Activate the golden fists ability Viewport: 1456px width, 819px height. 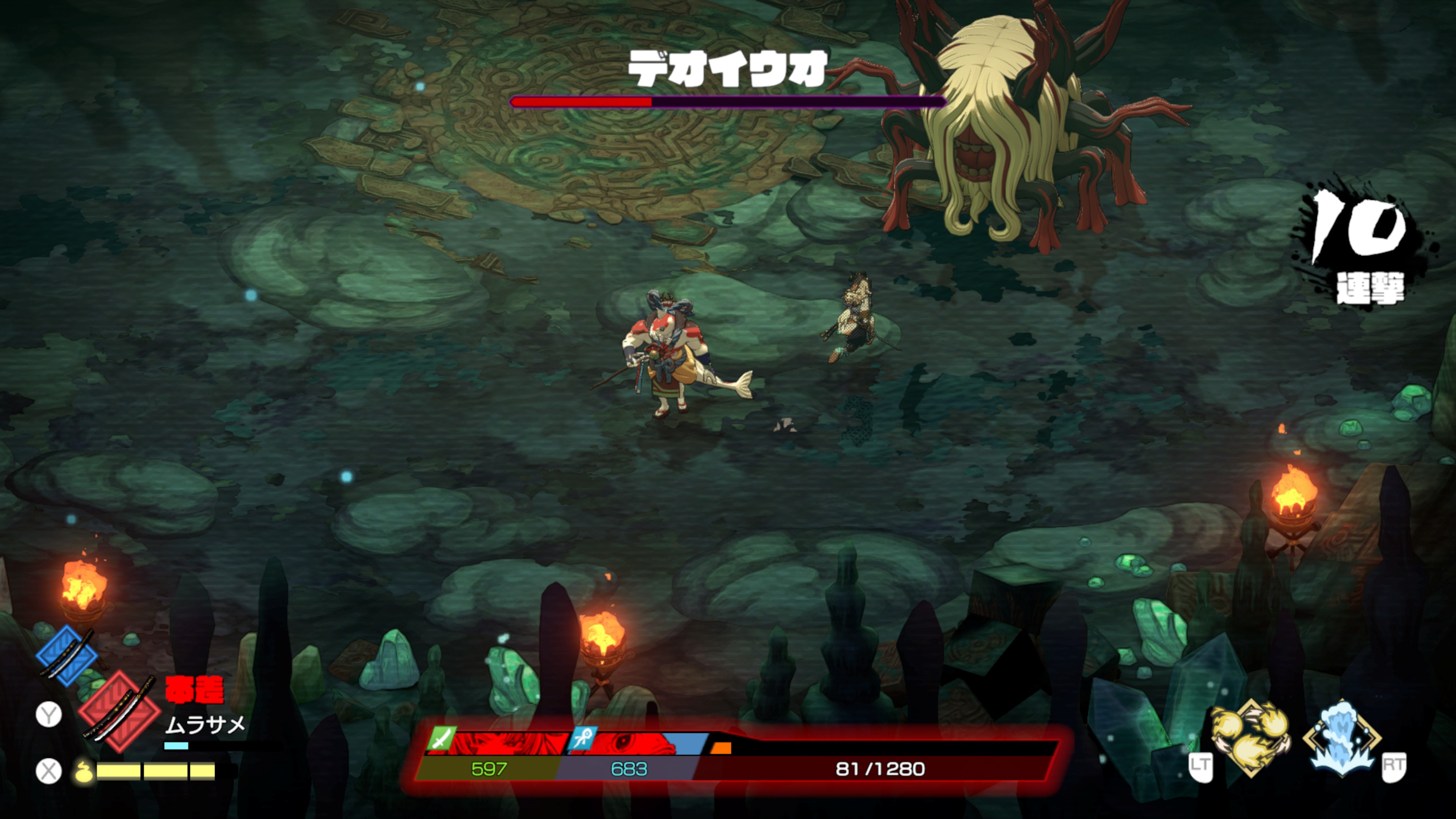1250,737
